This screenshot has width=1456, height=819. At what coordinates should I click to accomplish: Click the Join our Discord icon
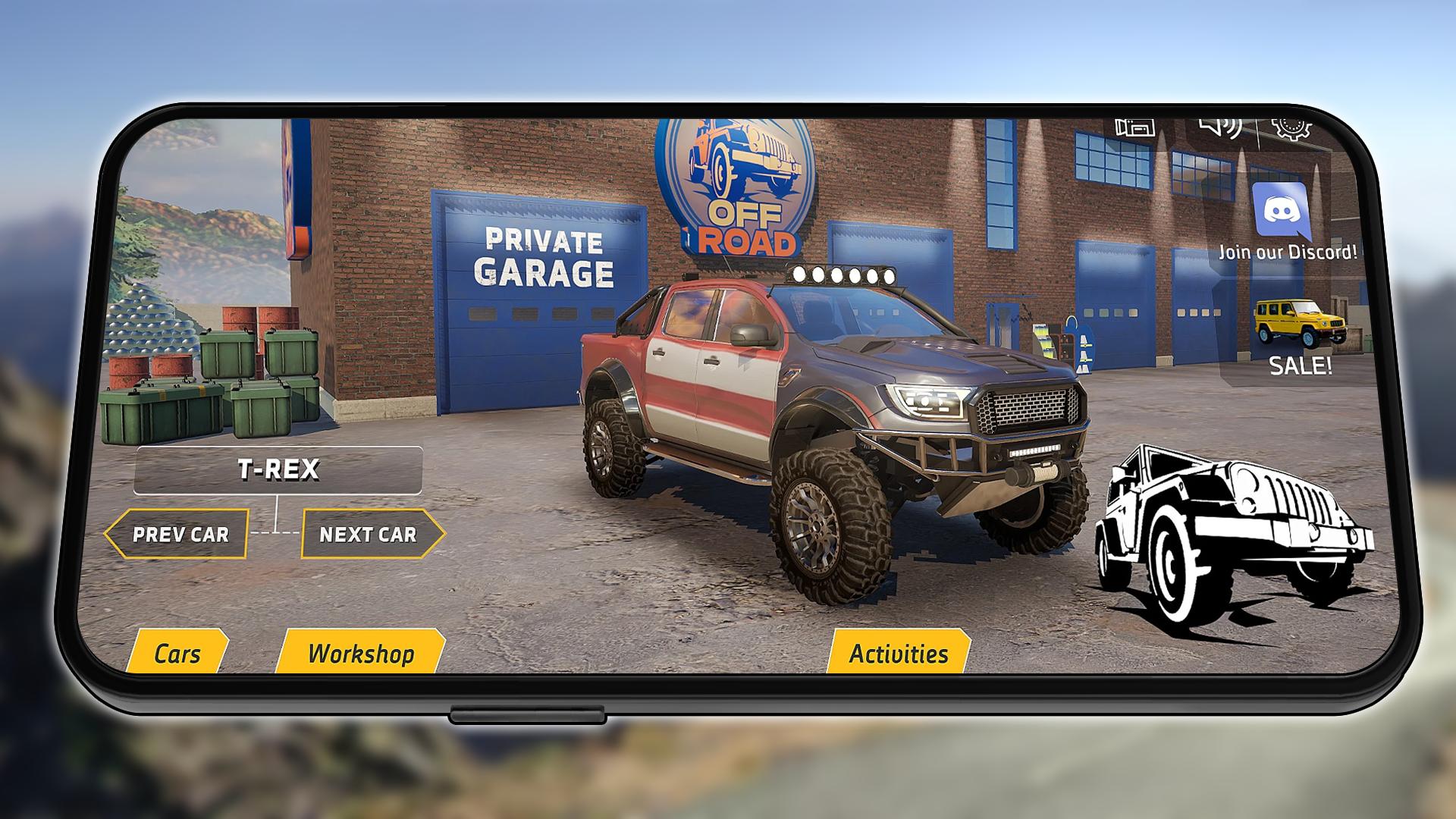(x=1282, y=211)
